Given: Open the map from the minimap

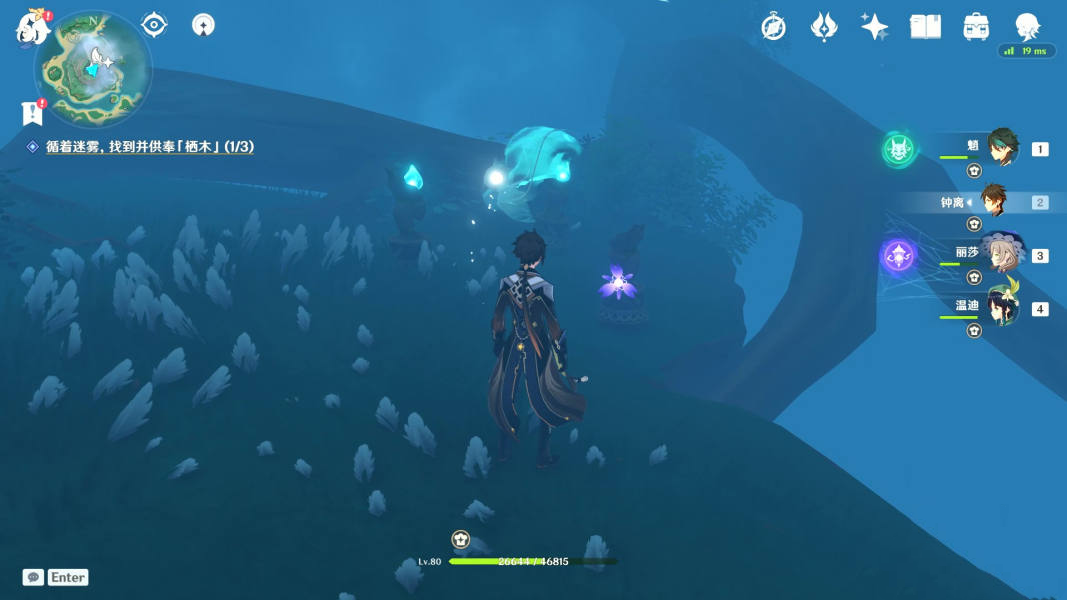Looking at the screenshot, I should (x=92, y=68).
